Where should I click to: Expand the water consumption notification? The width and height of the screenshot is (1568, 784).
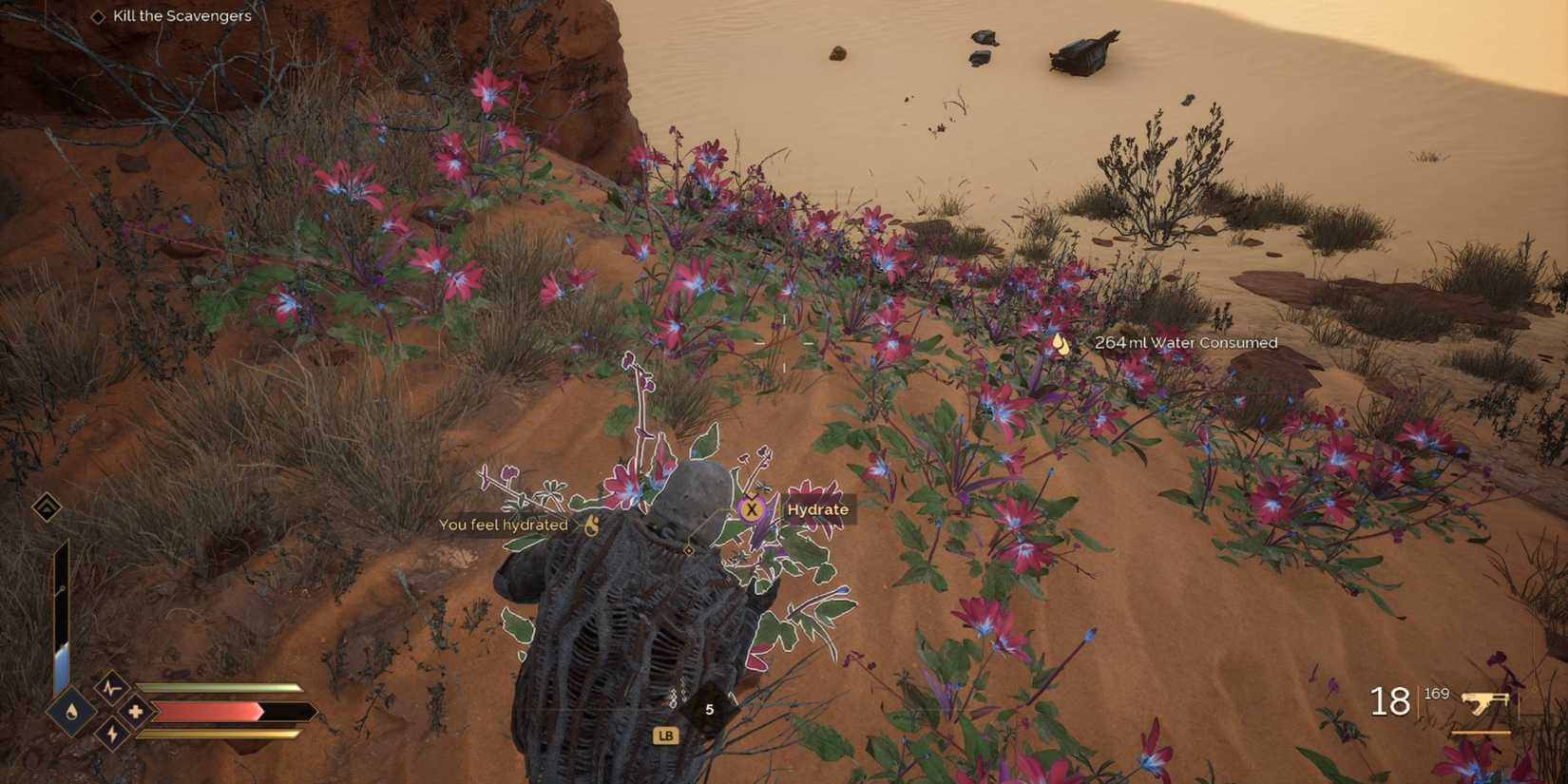(x=1186, y=343)
